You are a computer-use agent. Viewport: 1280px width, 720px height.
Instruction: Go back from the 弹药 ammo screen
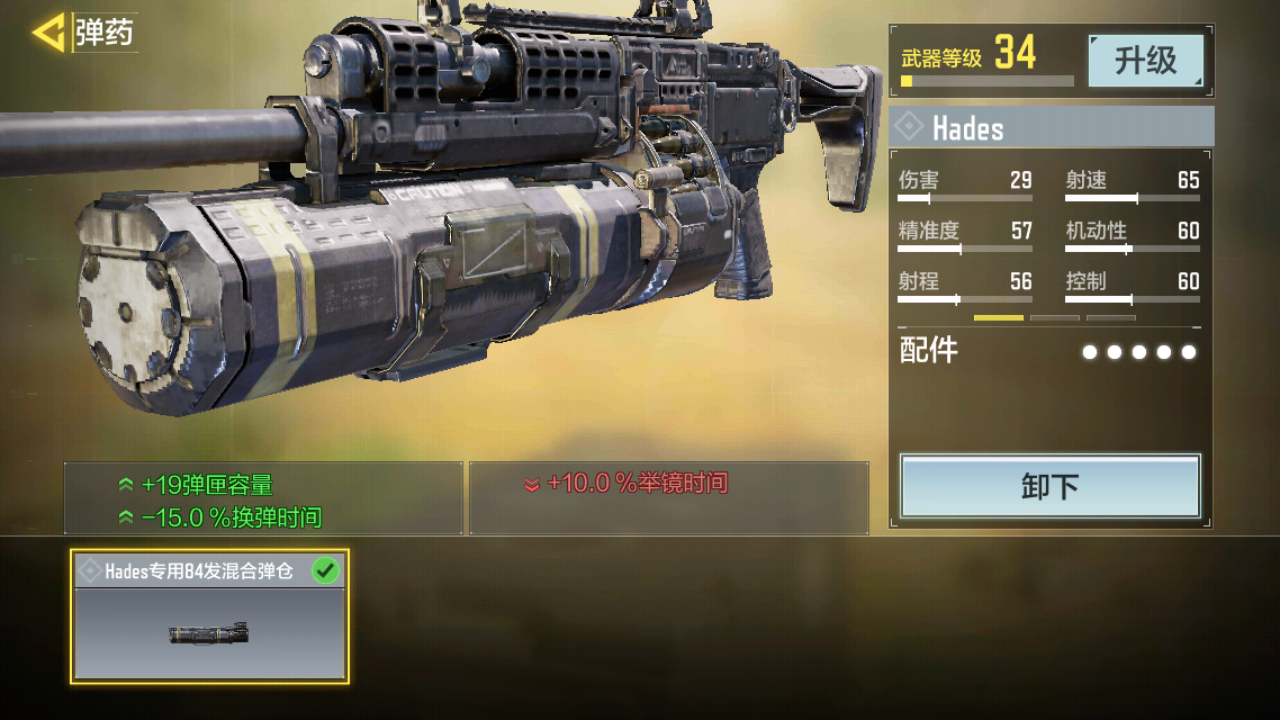pos(48,33)
